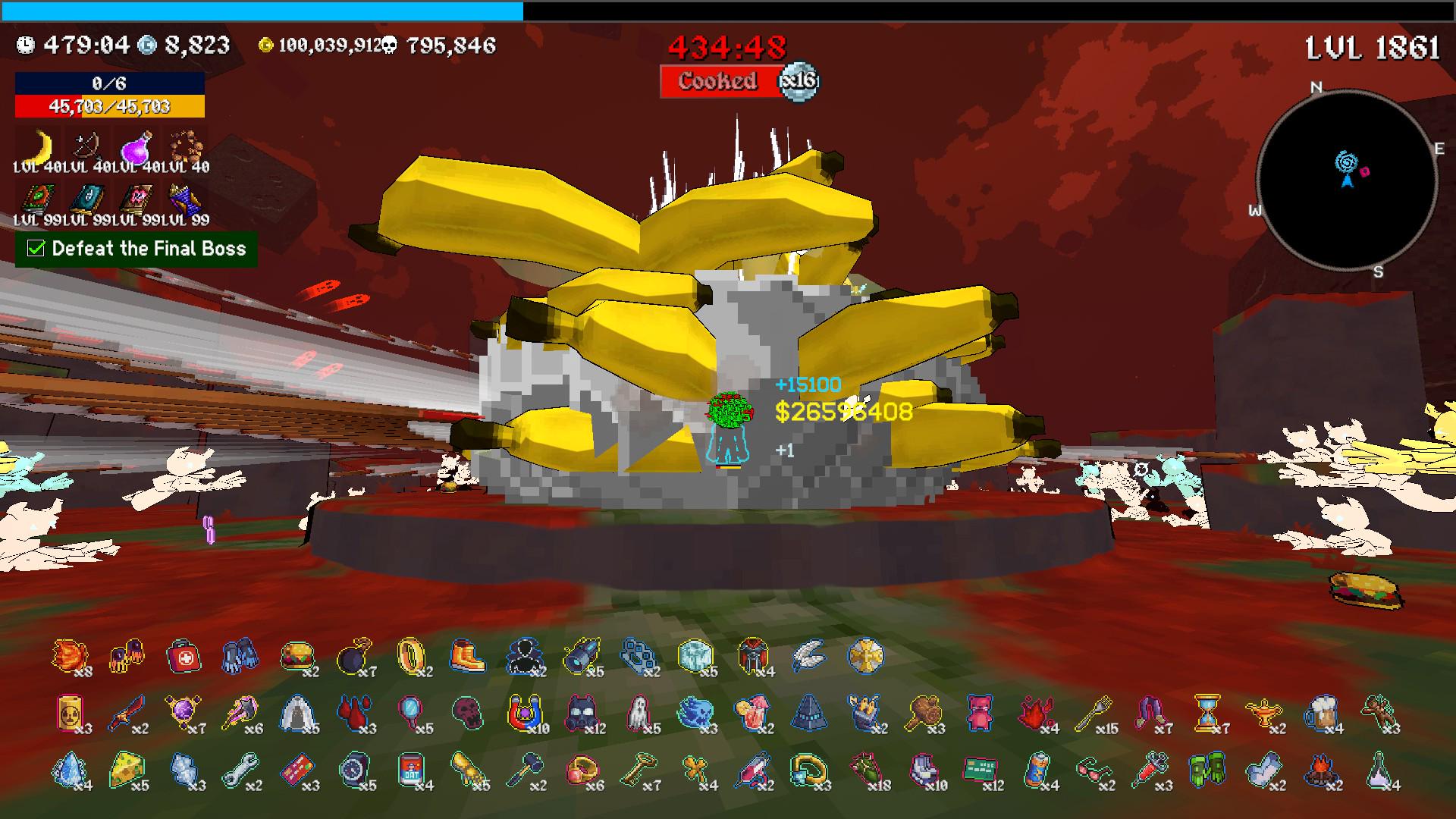Open the circular compass minimap
Screen dimensions: 1456x819
point(1347,180)
